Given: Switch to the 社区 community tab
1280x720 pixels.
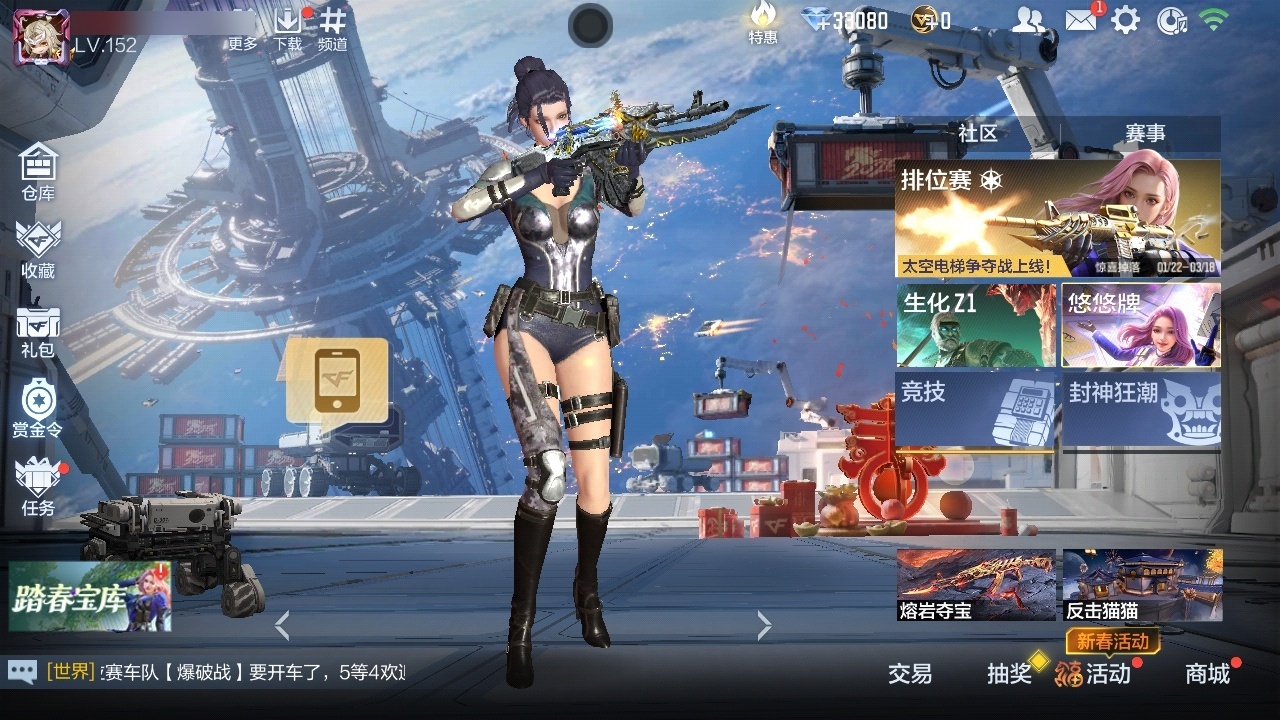Looking at the screenshot, I should 977,134.
